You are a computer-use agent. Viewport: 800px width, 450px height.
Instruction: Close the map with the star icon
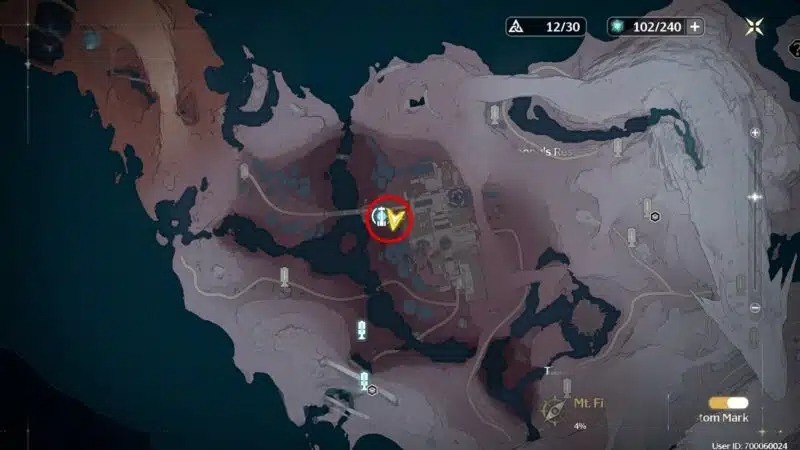click(753, 27)
